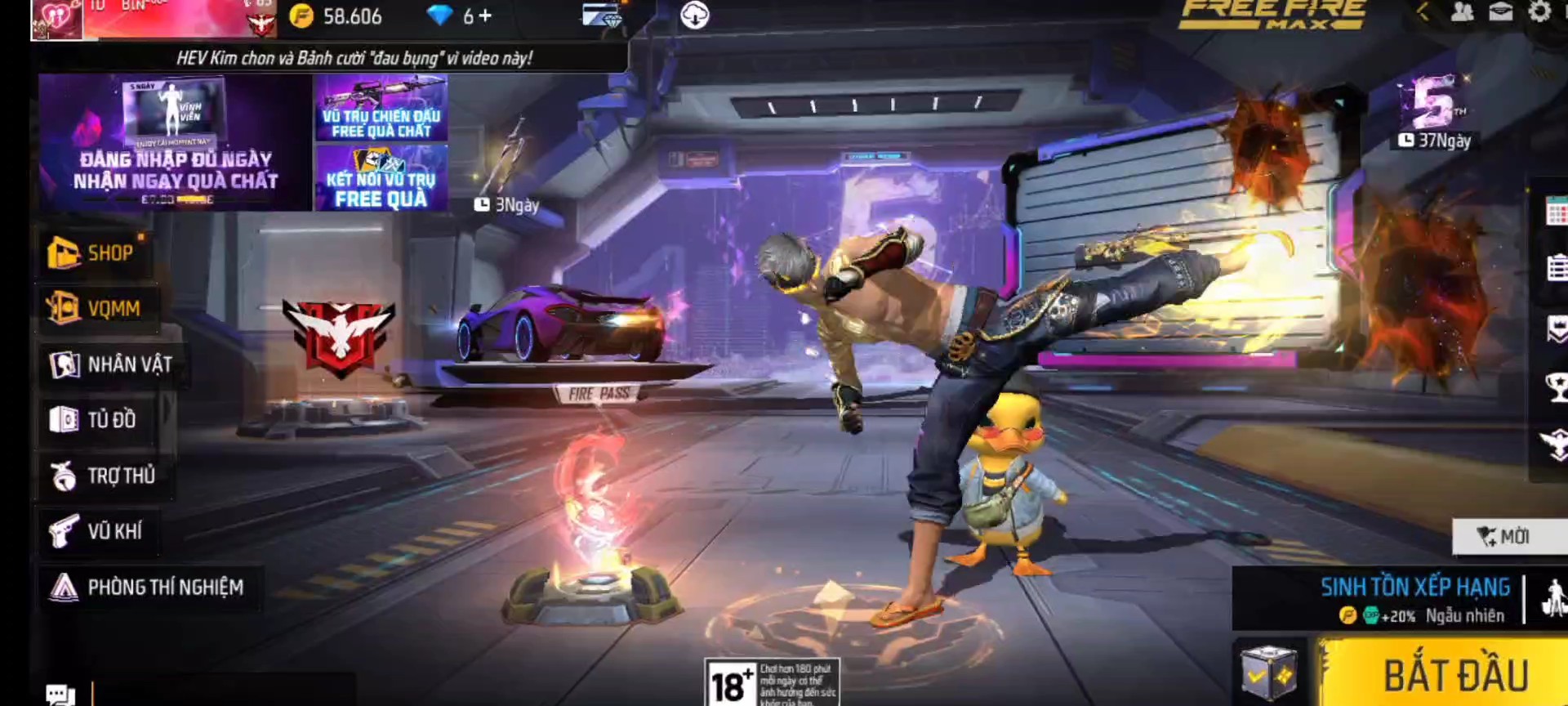Open the VŨ TRỤ CHIẾN ĐẤU event banner

coord(381,109)
